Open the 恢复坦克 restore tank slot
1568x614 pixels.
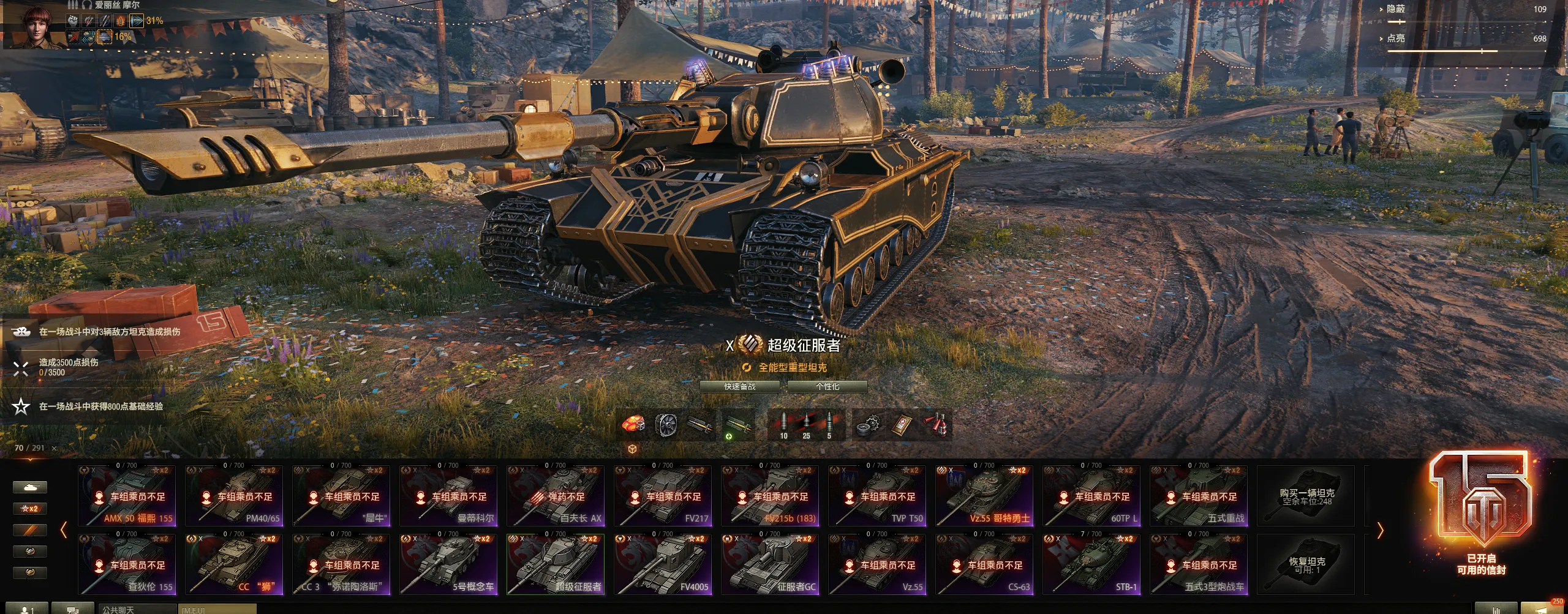1306,564
